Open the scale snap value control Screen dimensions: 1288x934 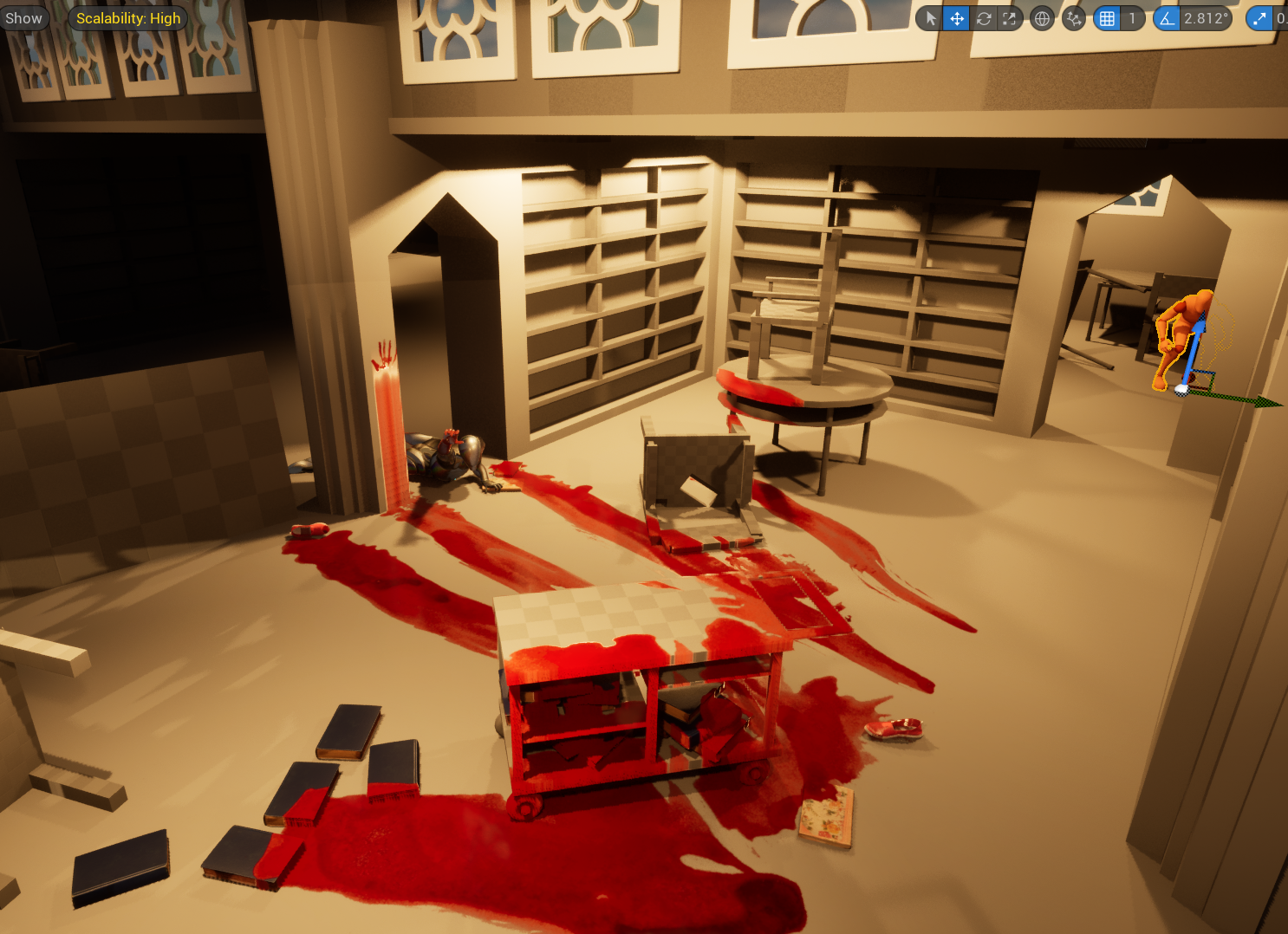[x=1283, y=18]
